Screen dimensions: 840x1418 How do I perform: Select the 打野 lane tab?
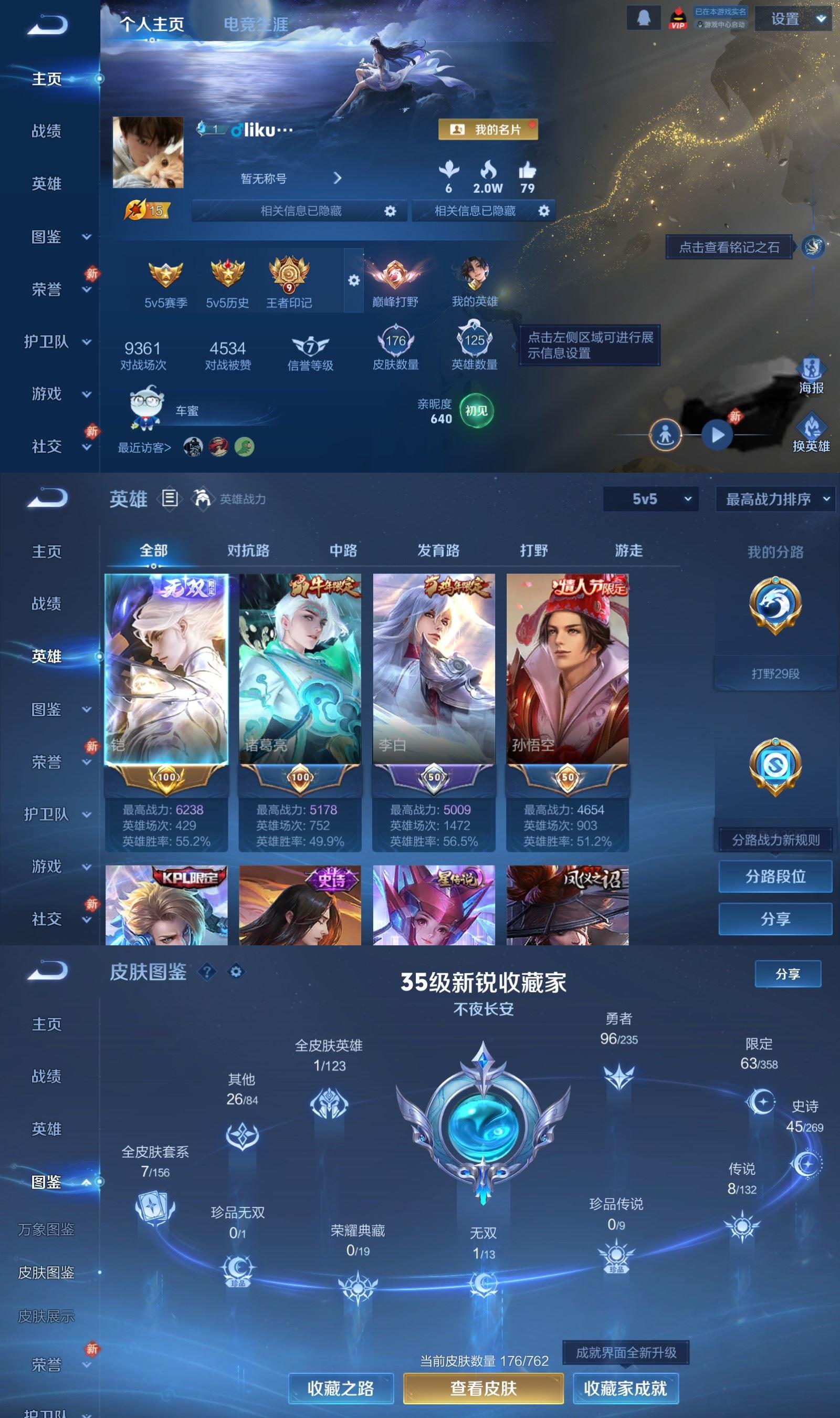point(533,550)
